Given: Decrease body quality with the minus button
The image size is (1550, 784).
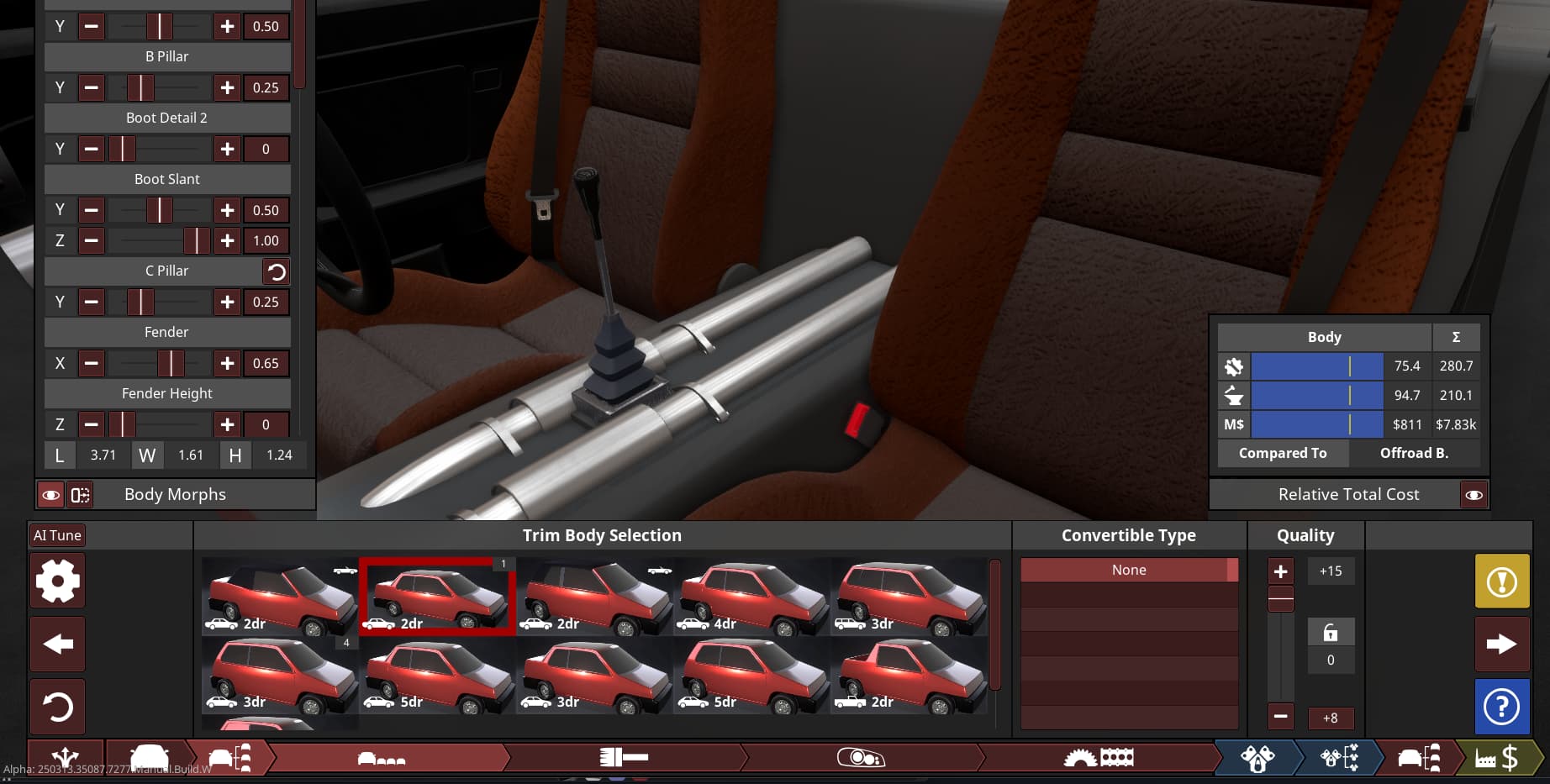Looking at the screenshot, I should (1280, 717).
